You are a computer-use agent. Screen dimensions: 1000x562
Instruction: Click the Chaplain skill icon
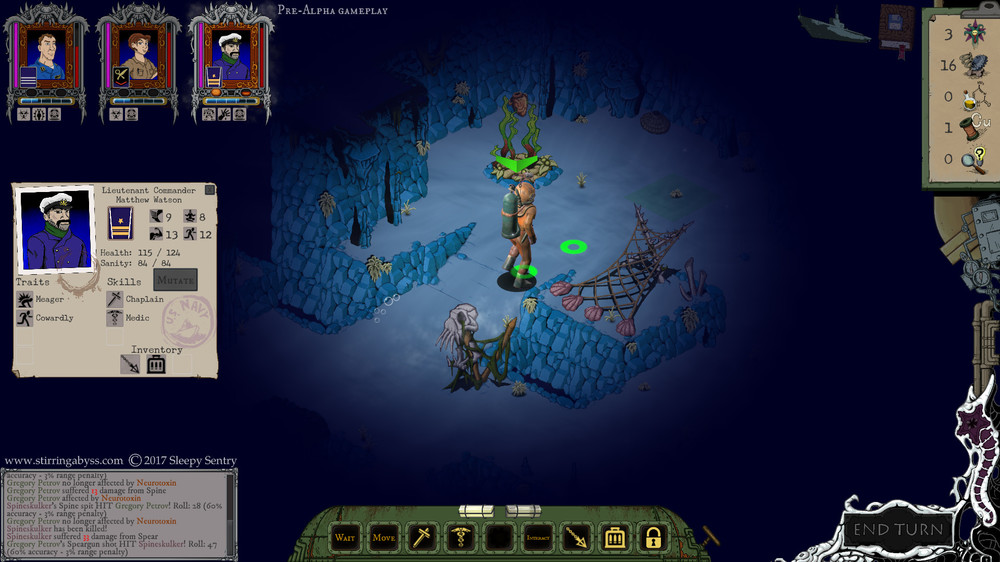click(x=115, y=299)
